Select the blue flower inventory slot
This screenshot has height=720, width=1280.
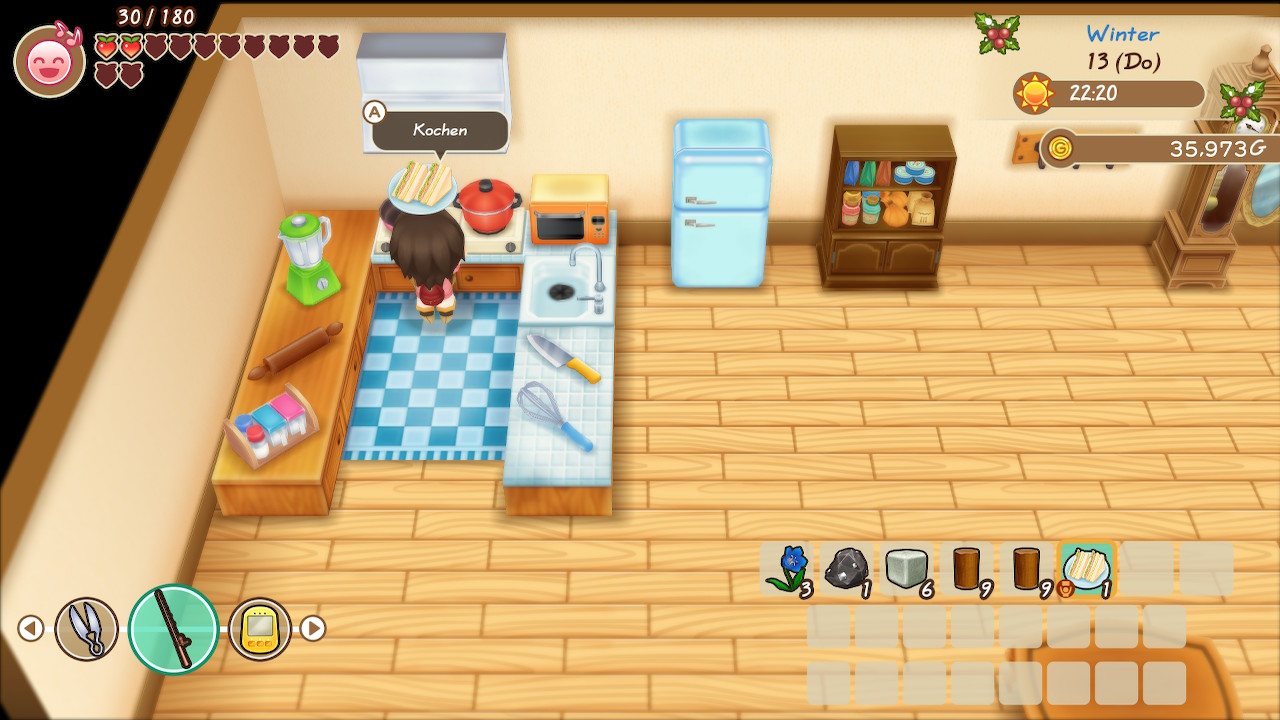tap(787, 569)
